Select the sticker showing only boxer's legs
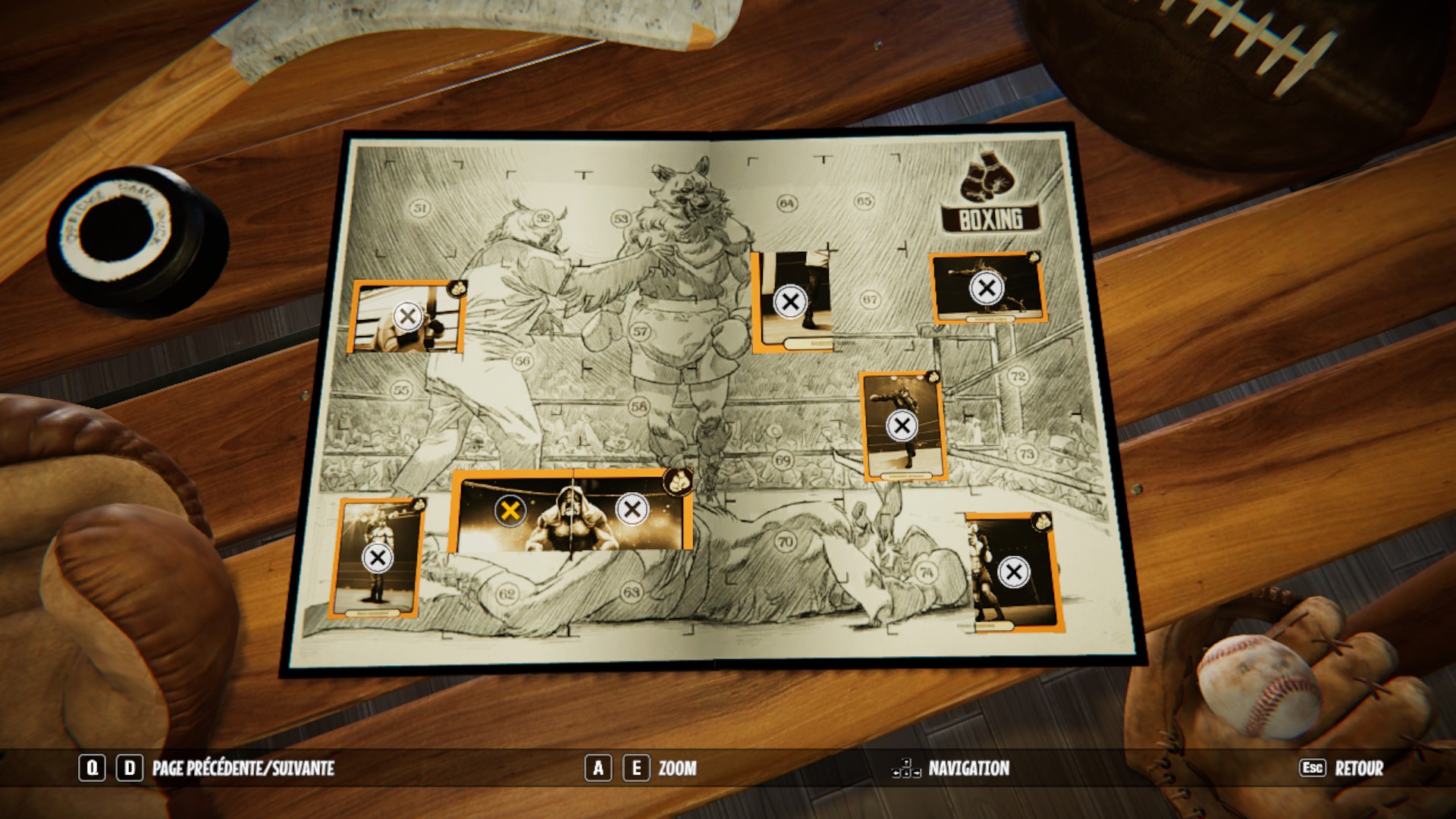Image resolution: width=1456 pixels, height=819 pixels. 790,302
